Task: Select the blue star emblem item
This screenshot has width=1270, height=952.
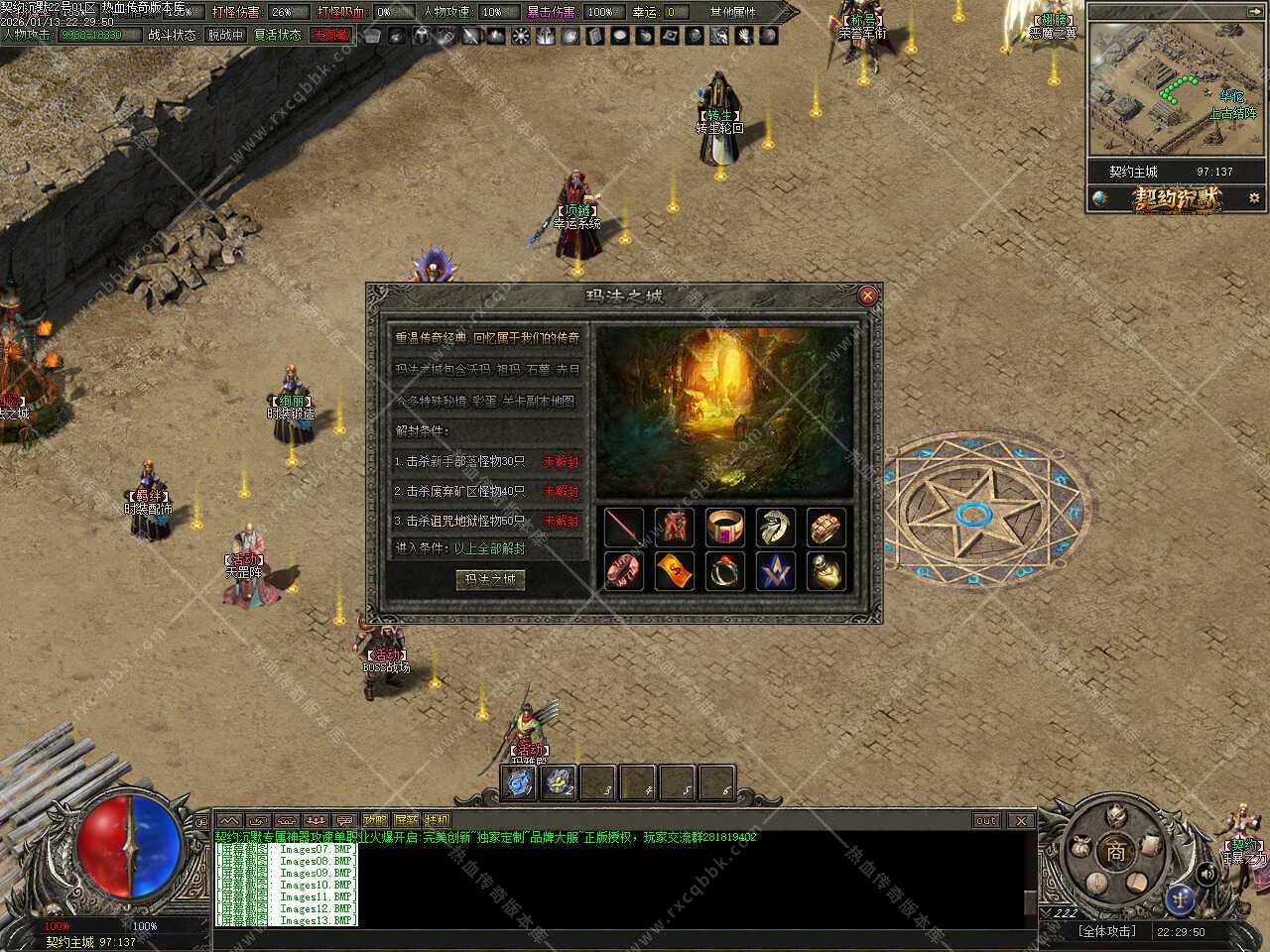Action: (776, 571)
